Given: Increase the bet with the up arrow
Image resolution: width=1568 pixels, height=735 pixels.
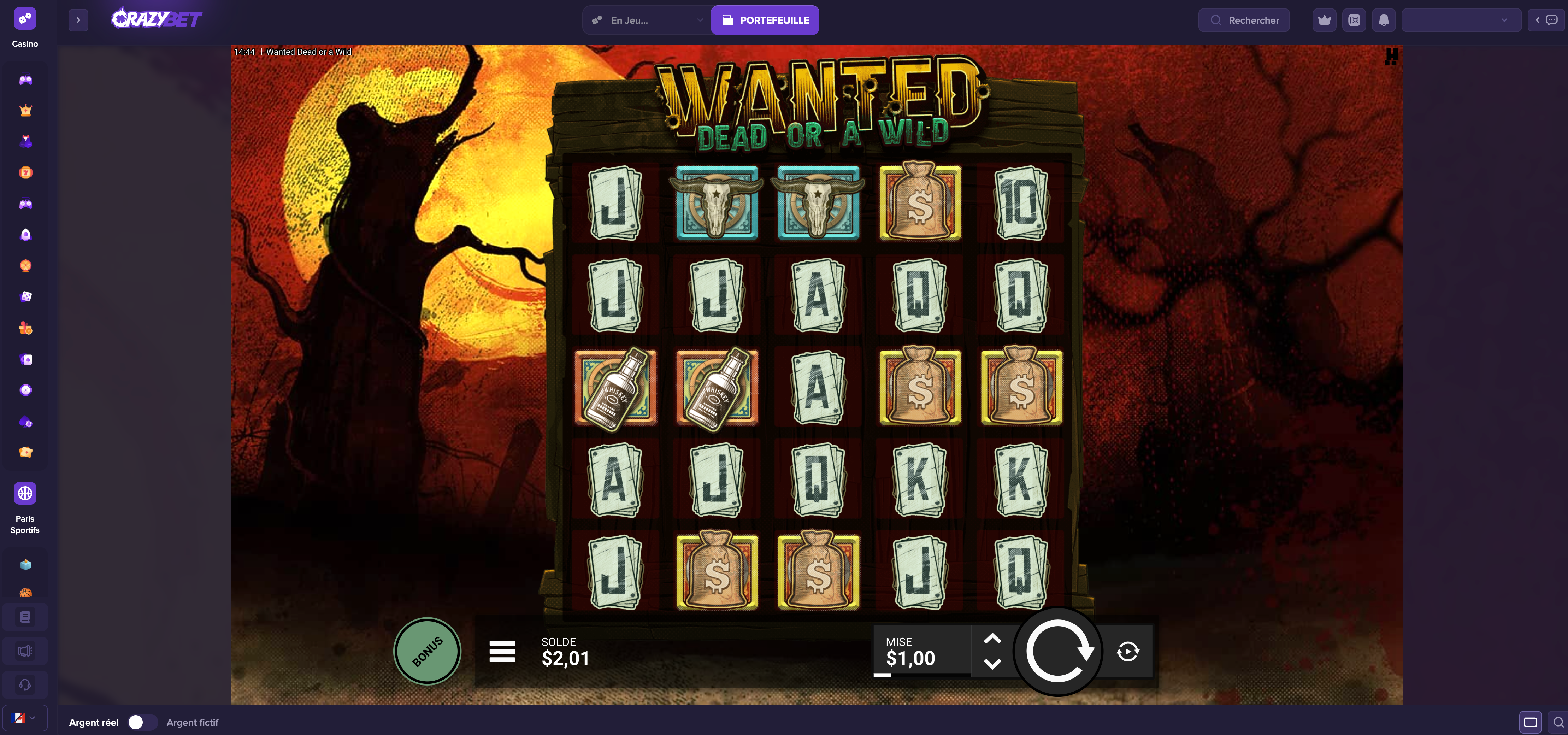Looking at the screenshot, I should click(x=992, y=639).
